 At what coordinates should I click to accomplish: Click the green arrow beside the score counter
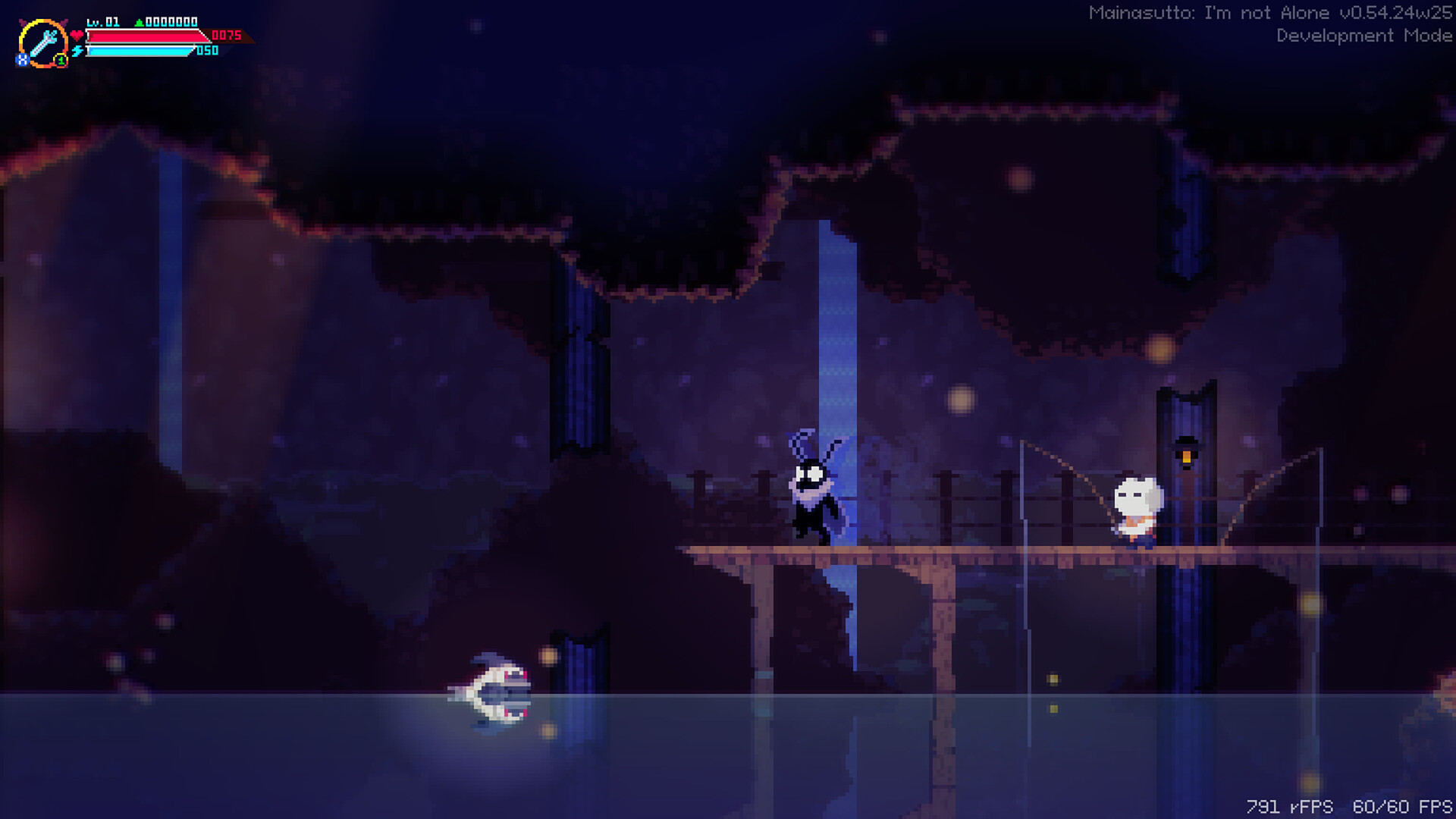(x=139, y=23)
